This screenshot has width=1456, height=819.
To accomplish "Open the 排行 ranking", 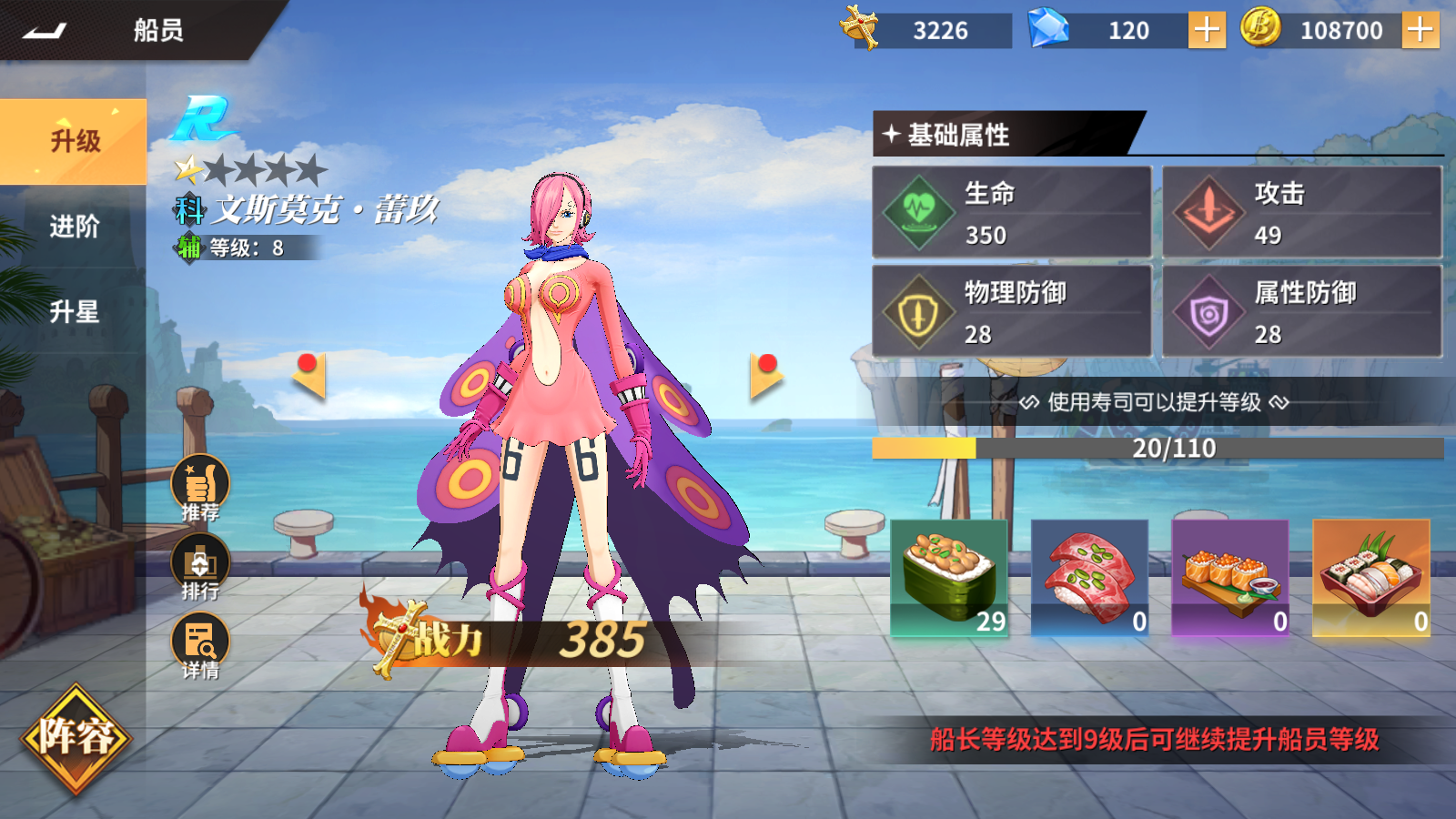I will 200,566.
